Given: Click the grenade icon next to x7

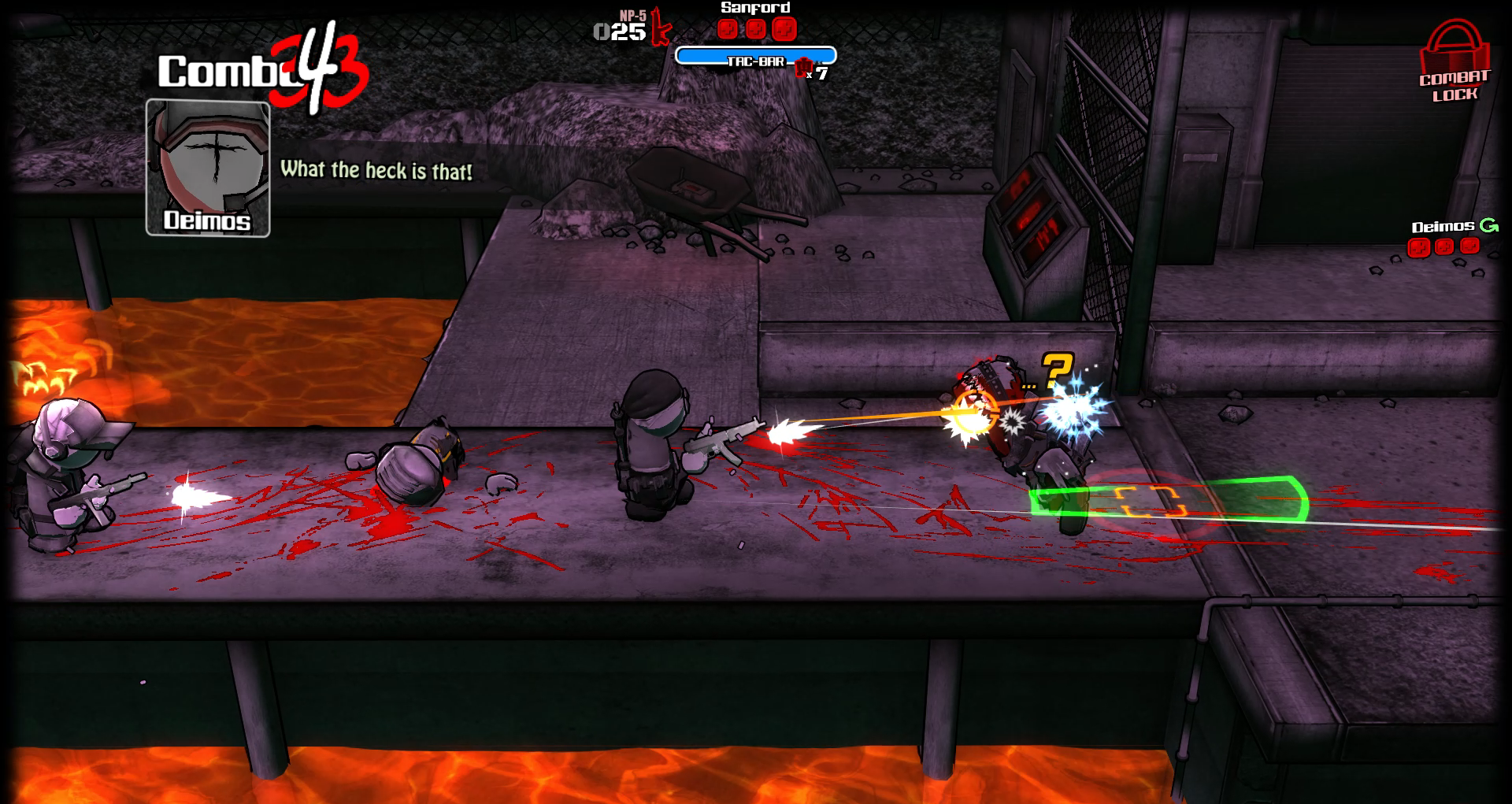Looking at the screenshot, I should (802, 67).
